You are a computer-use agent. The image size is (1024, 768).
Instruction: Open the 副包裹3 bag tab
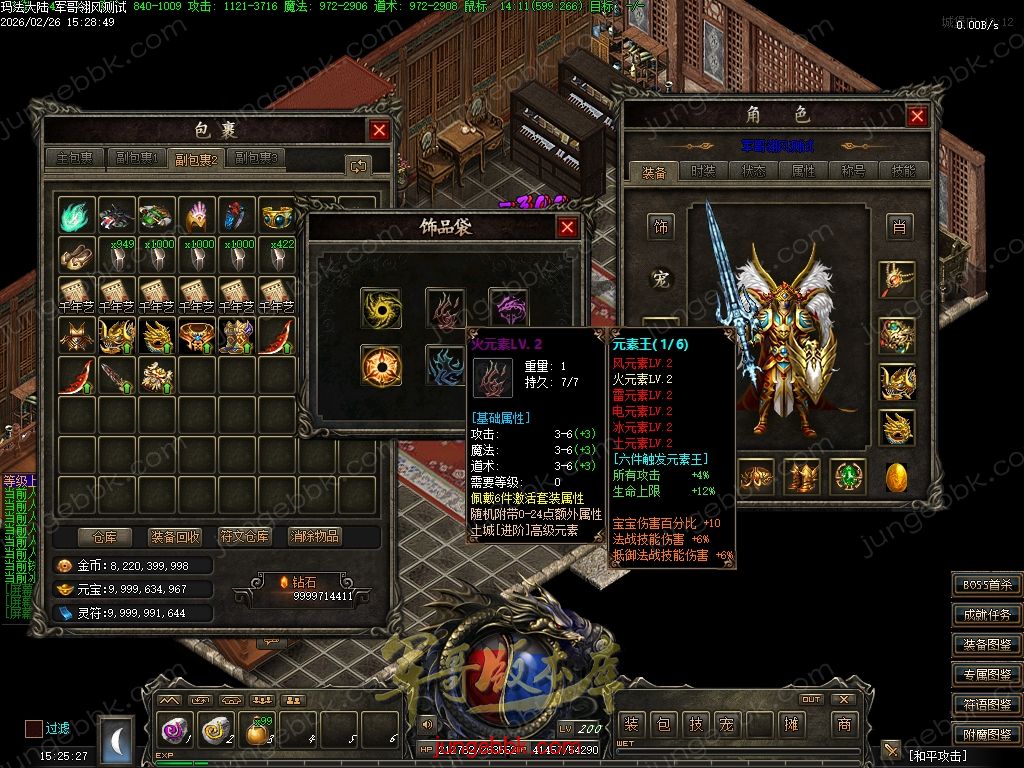tap(256, 158)
